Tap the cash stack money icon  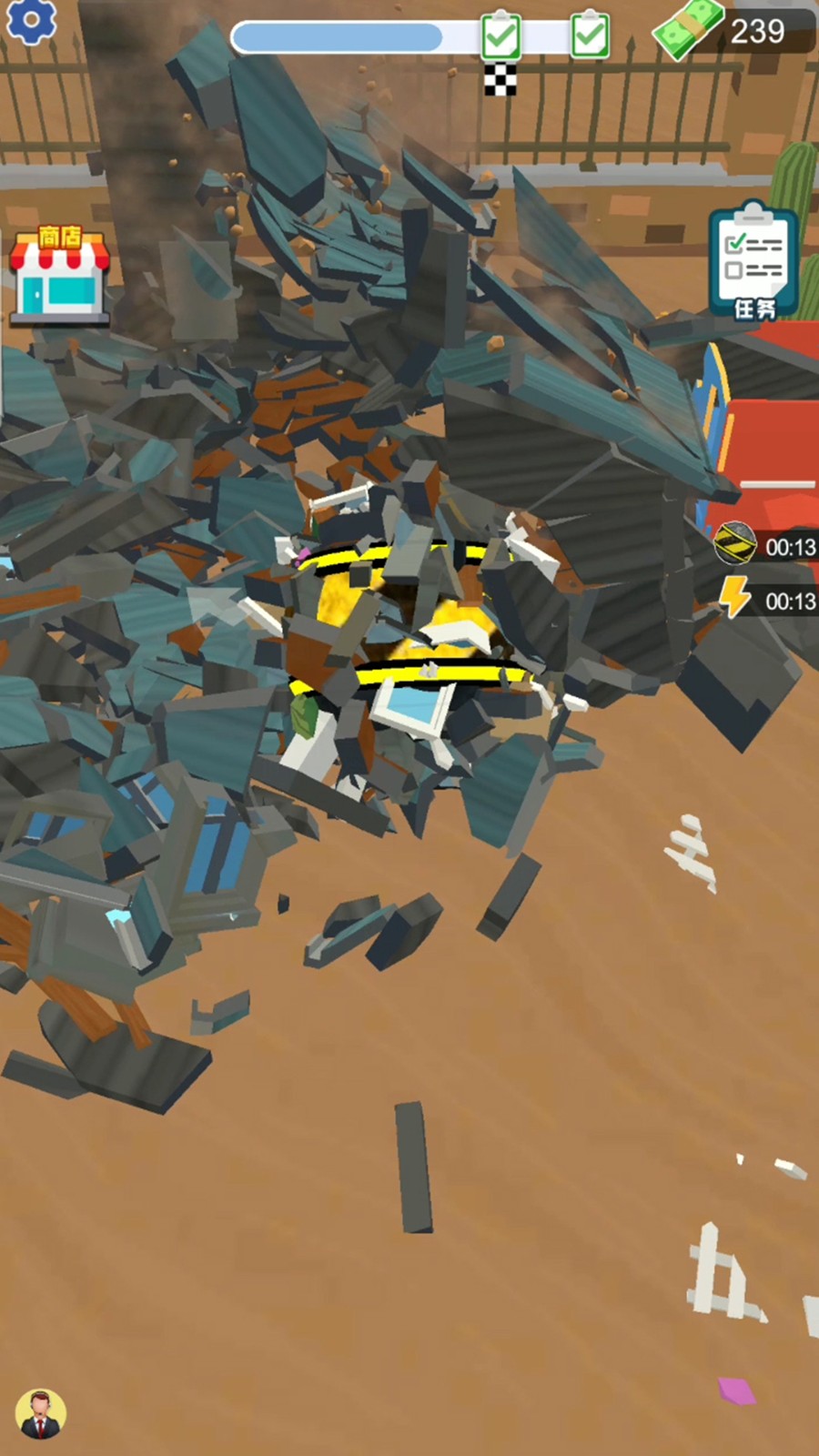tap(688, 29)
